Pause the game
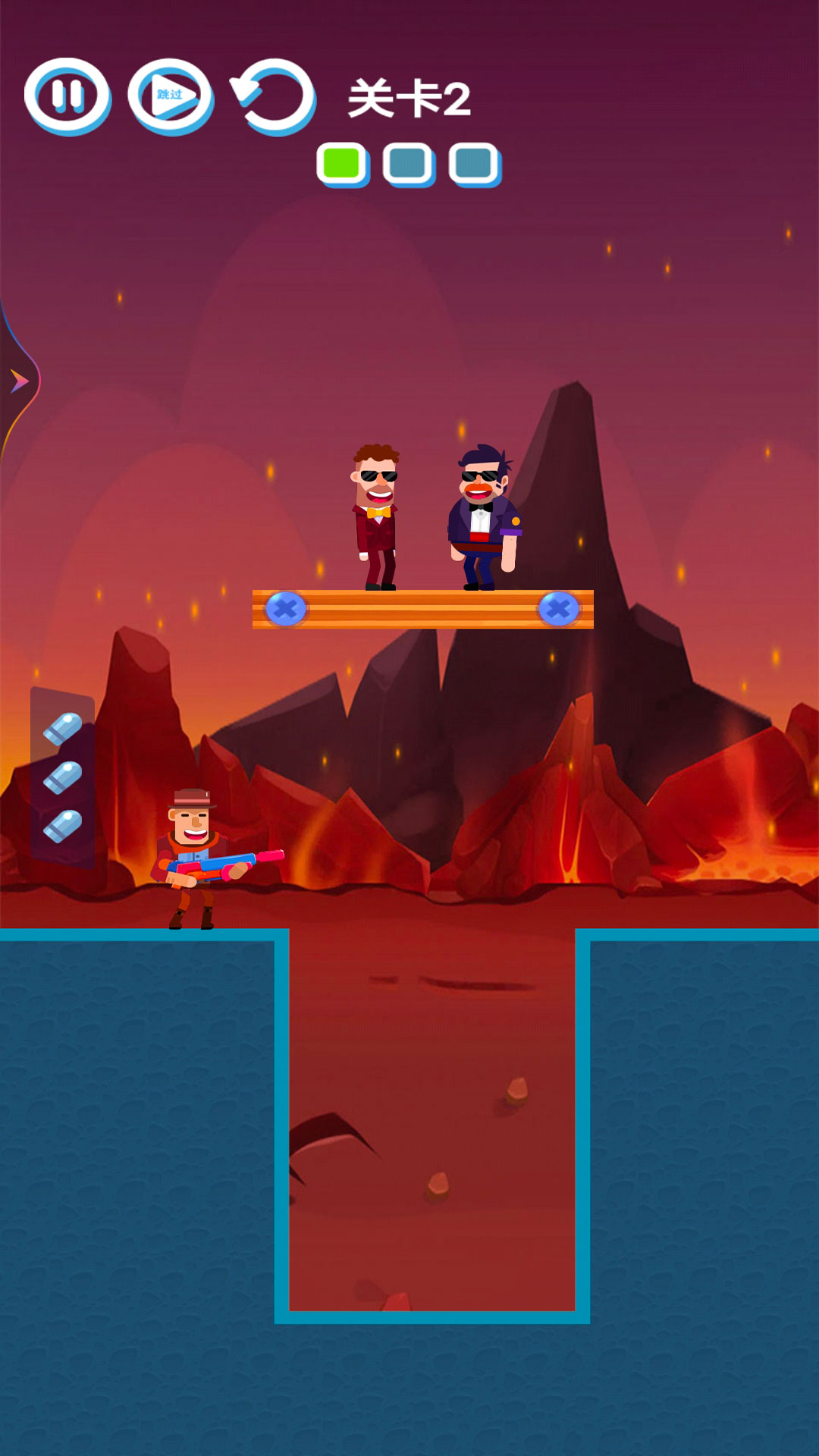This screenshot has width=819, height=1456. (67, 96)
